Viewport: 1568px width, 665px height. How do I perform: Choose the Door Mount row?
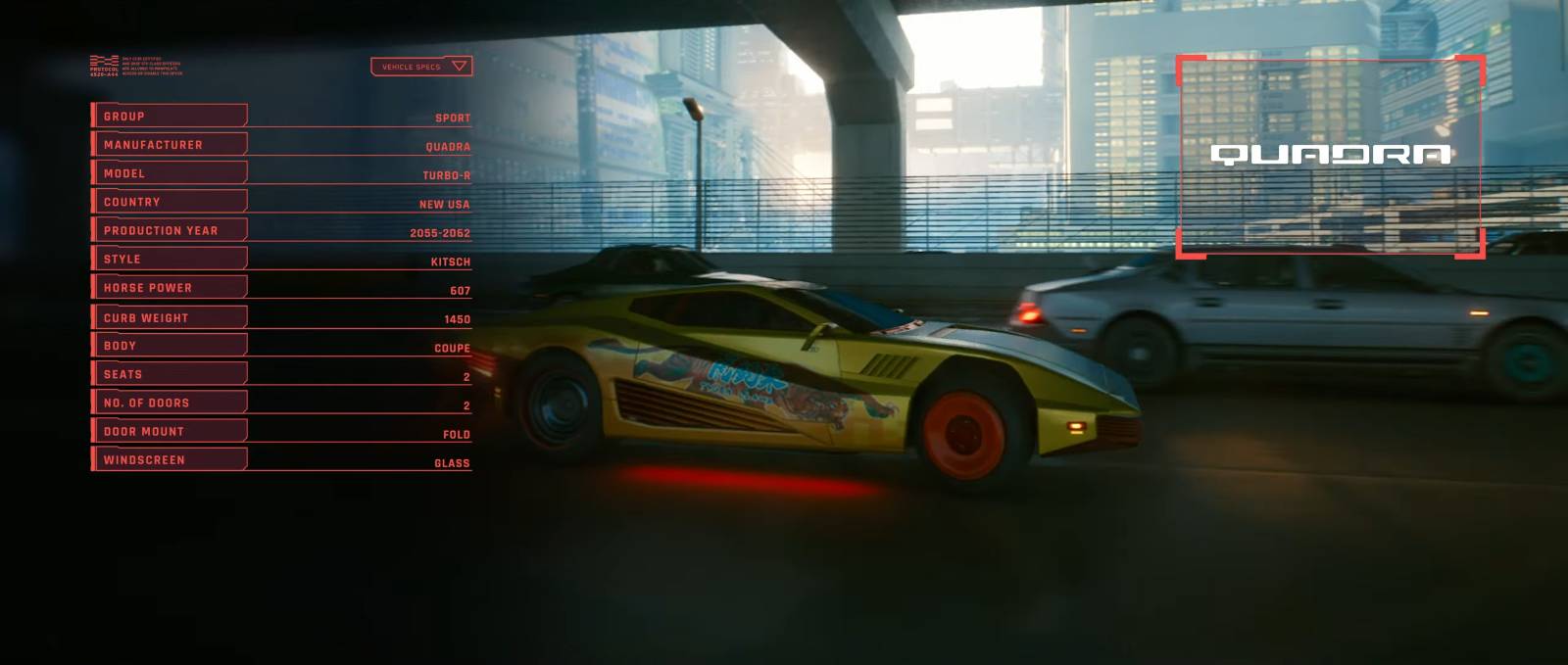[x=169, y=431]
